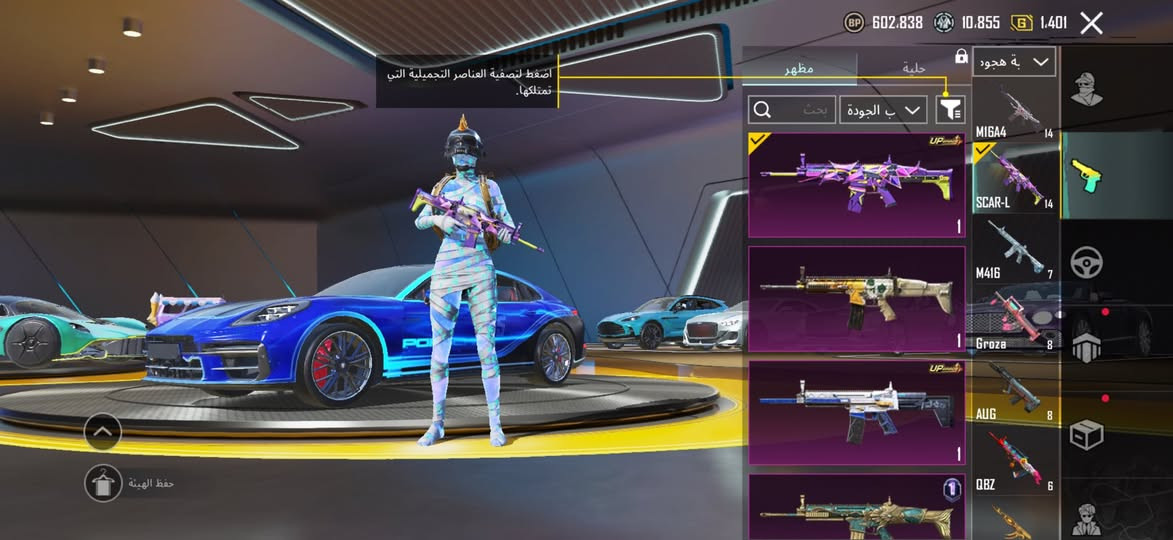Select the QBZ weapon entry
This screenshot has height=540, width=1173.
click(1014, 461)
